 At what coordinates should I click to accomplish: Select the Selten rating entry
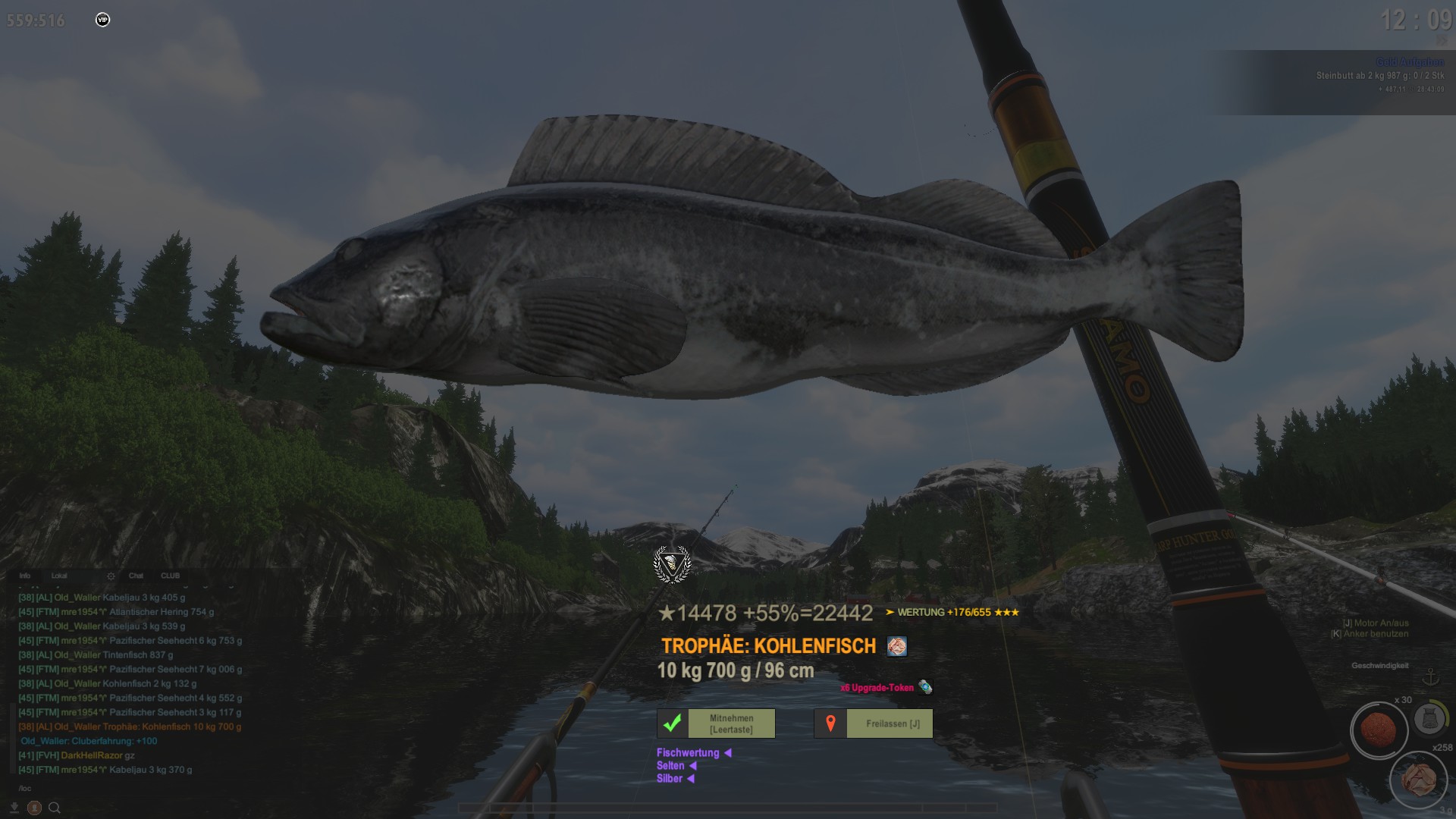tap(670, 765)
